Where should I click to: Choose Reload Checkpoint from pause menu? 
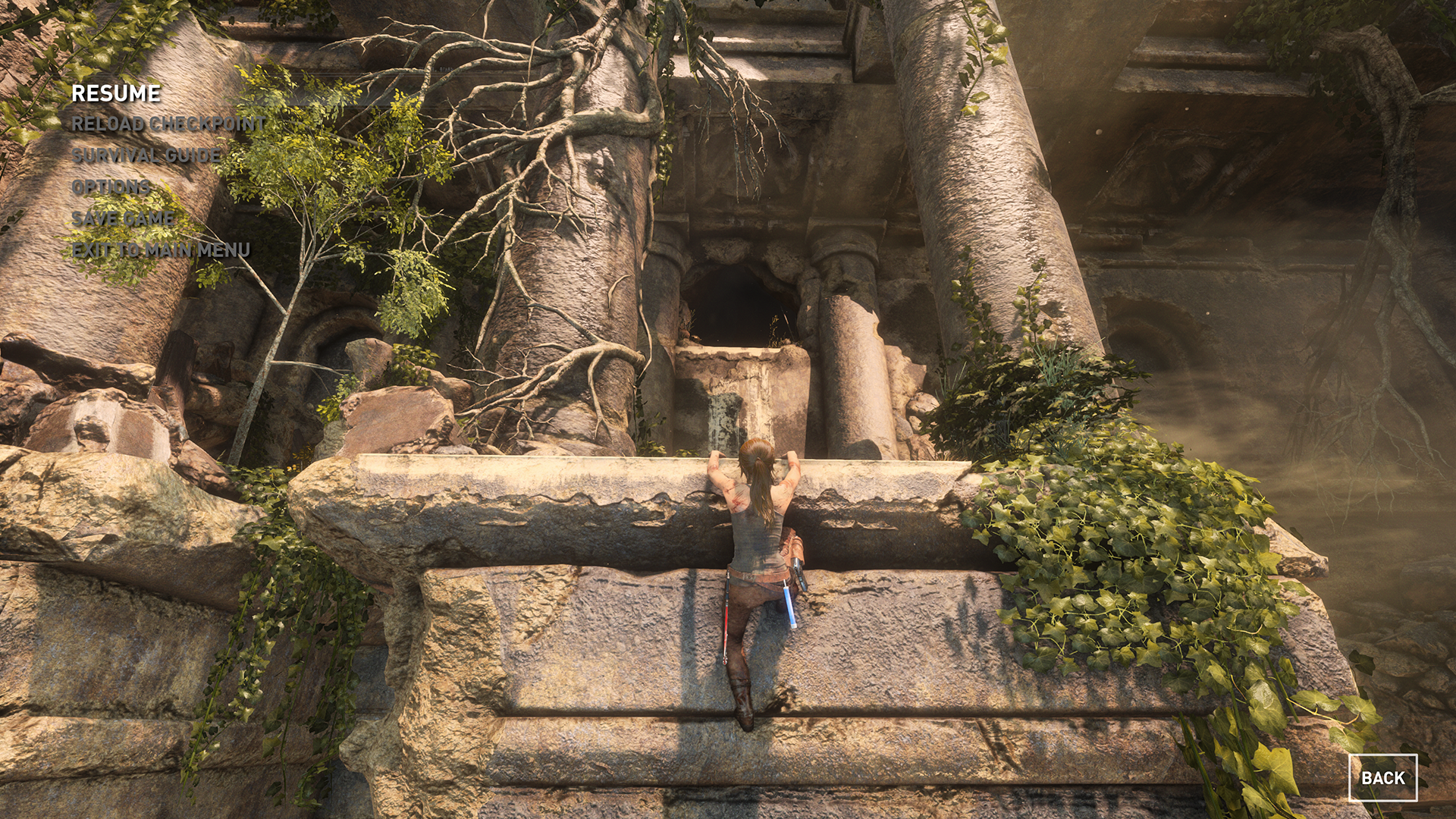(168, 124)
